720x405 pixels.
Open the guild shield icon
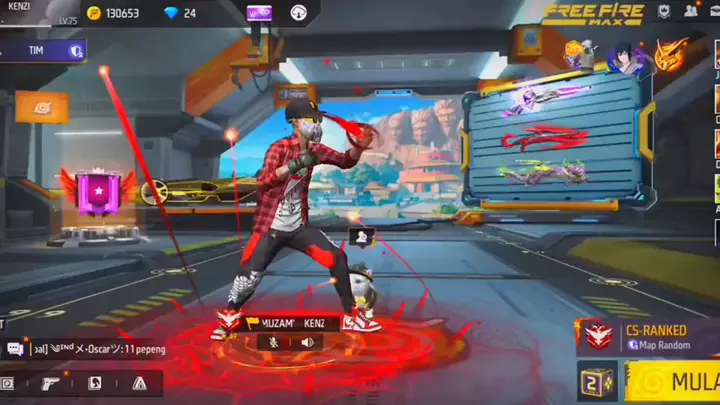pyautogui.click(x=664, y=12)
